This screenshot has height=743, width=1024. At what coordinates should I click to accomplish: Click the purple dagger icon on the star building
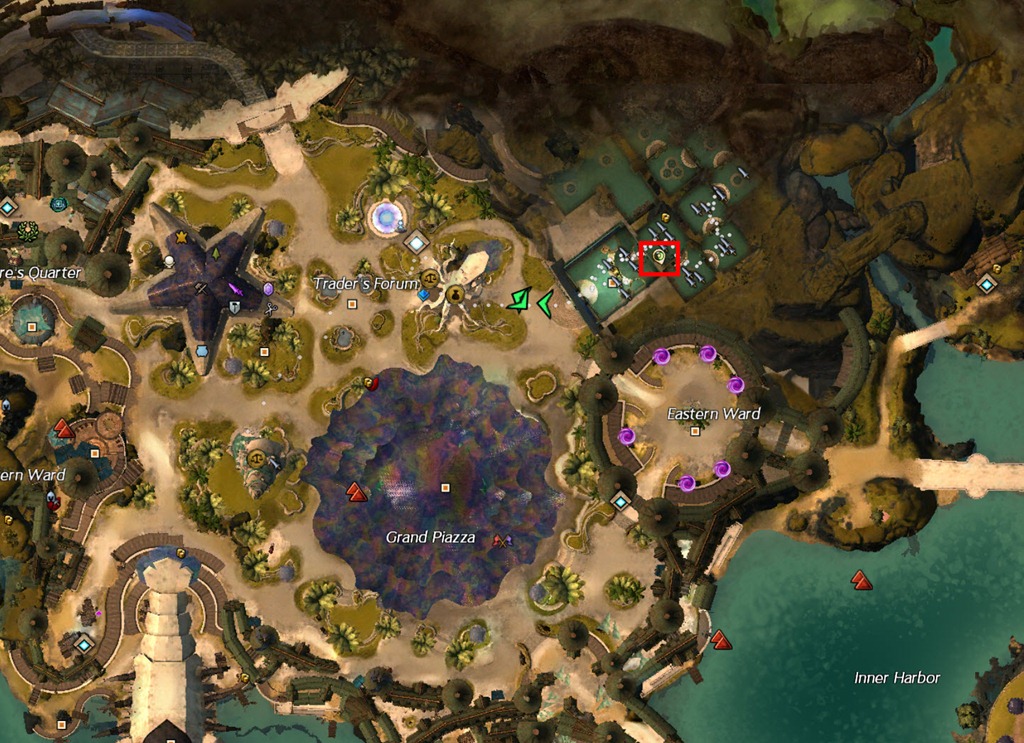237,289
